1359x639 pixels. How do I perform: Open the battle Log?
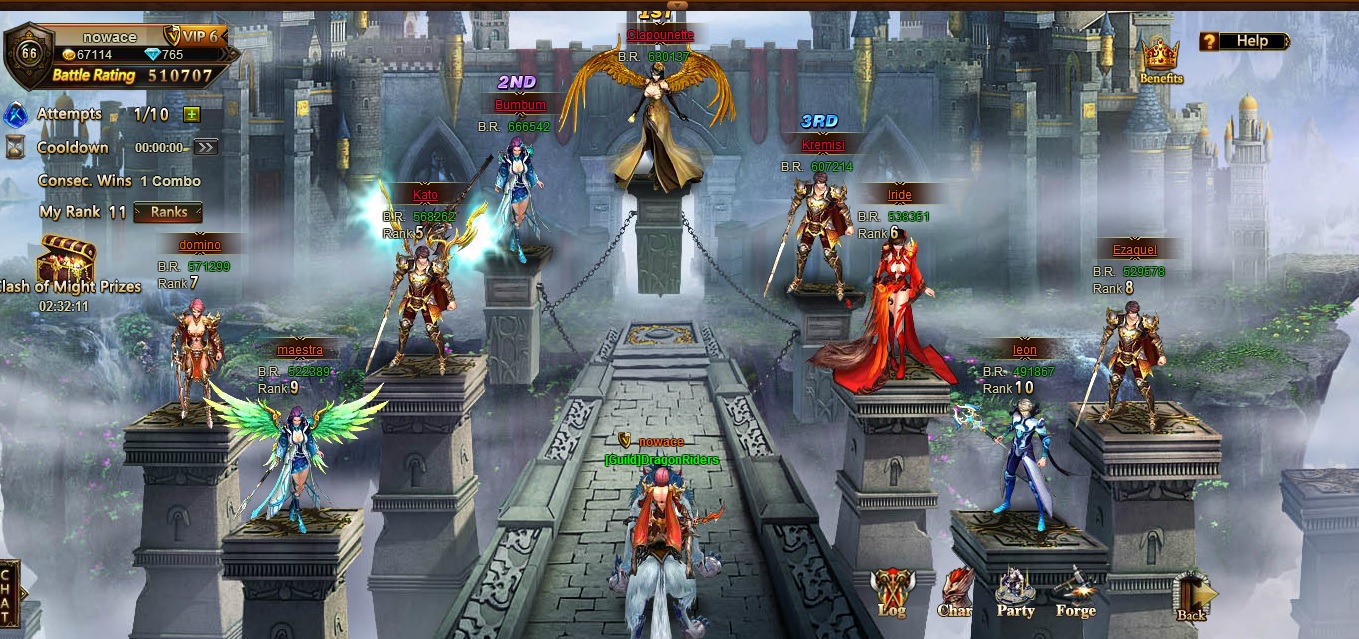point(890,592)
